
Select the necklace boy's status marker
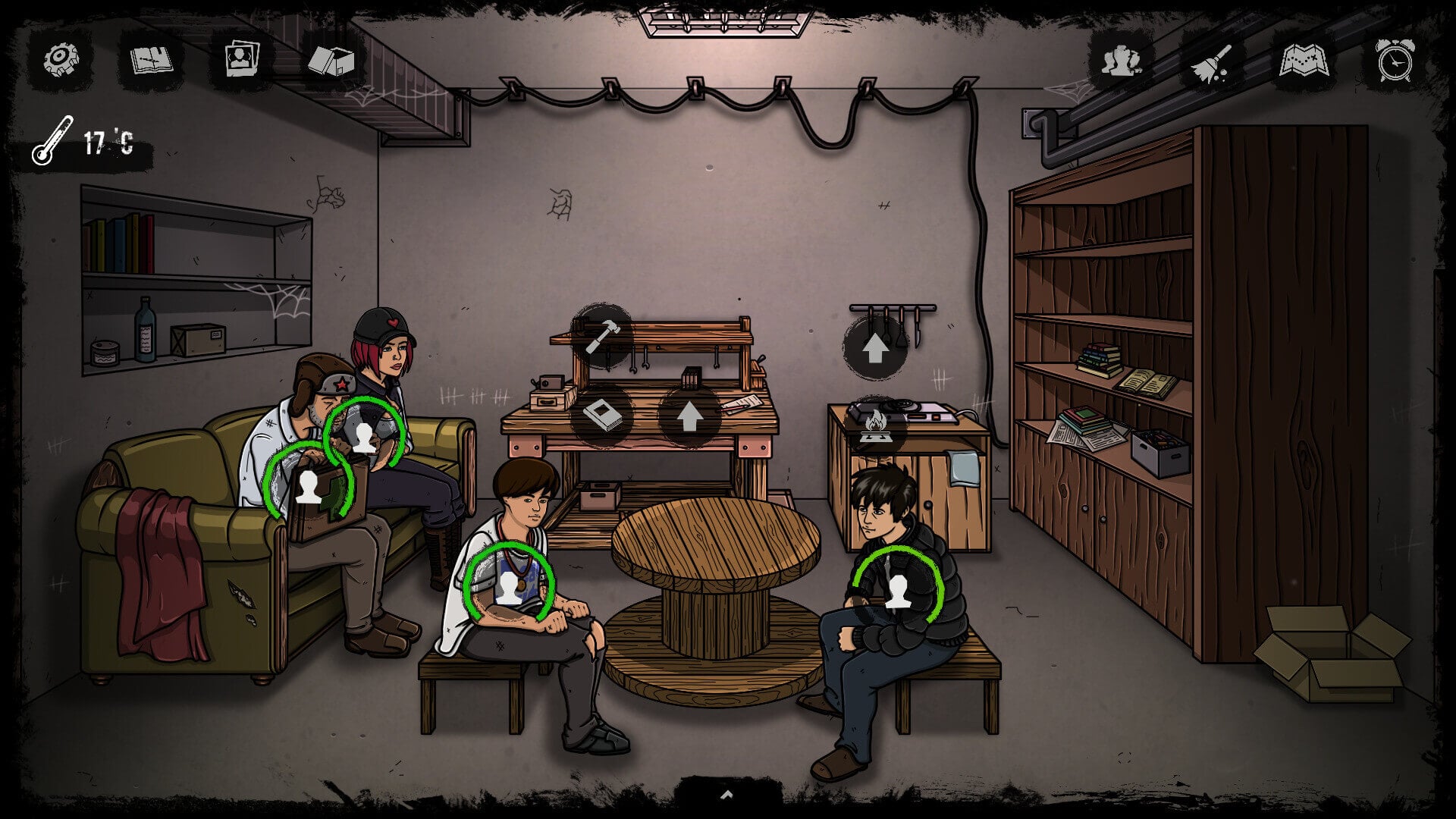(509, 588)
